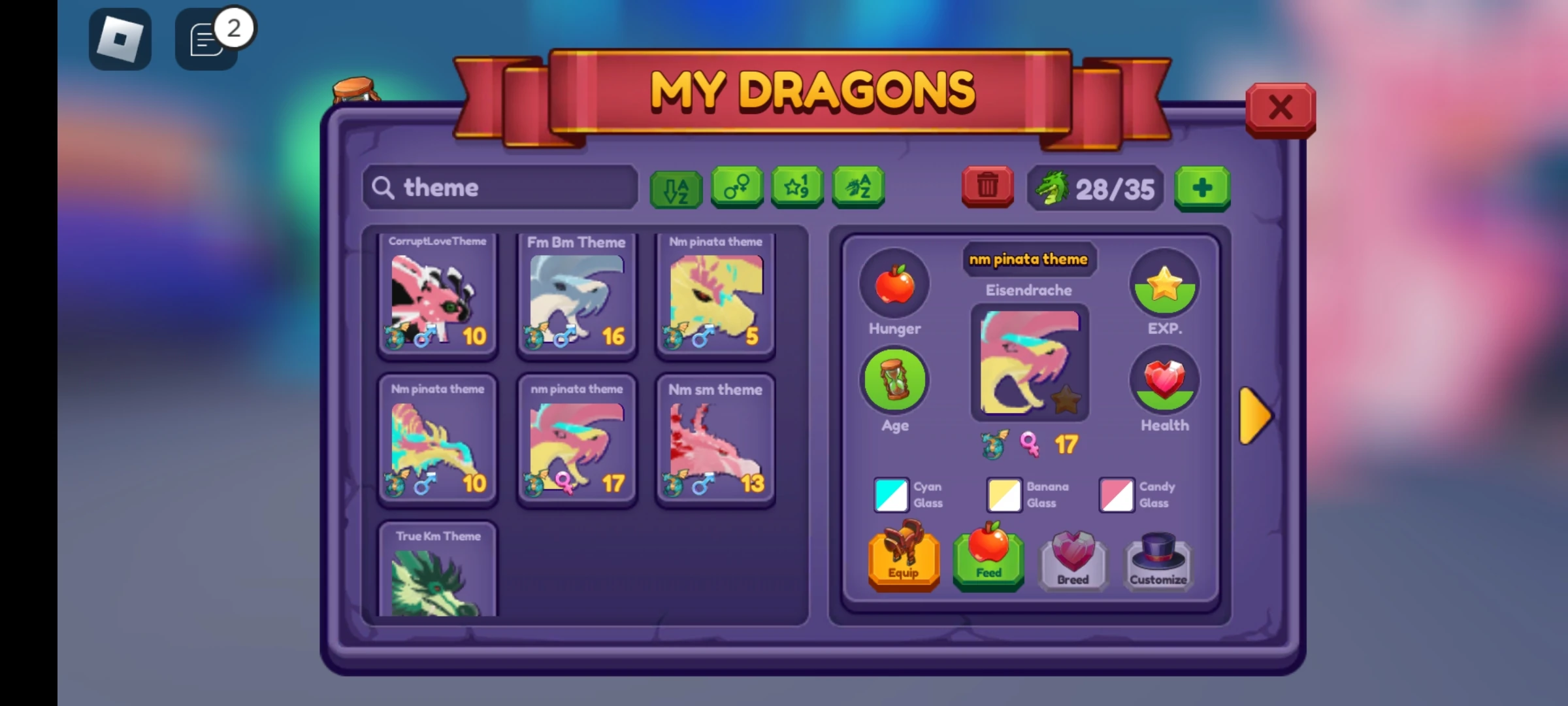Select the True Km Theme dragon

coord(438,572)
